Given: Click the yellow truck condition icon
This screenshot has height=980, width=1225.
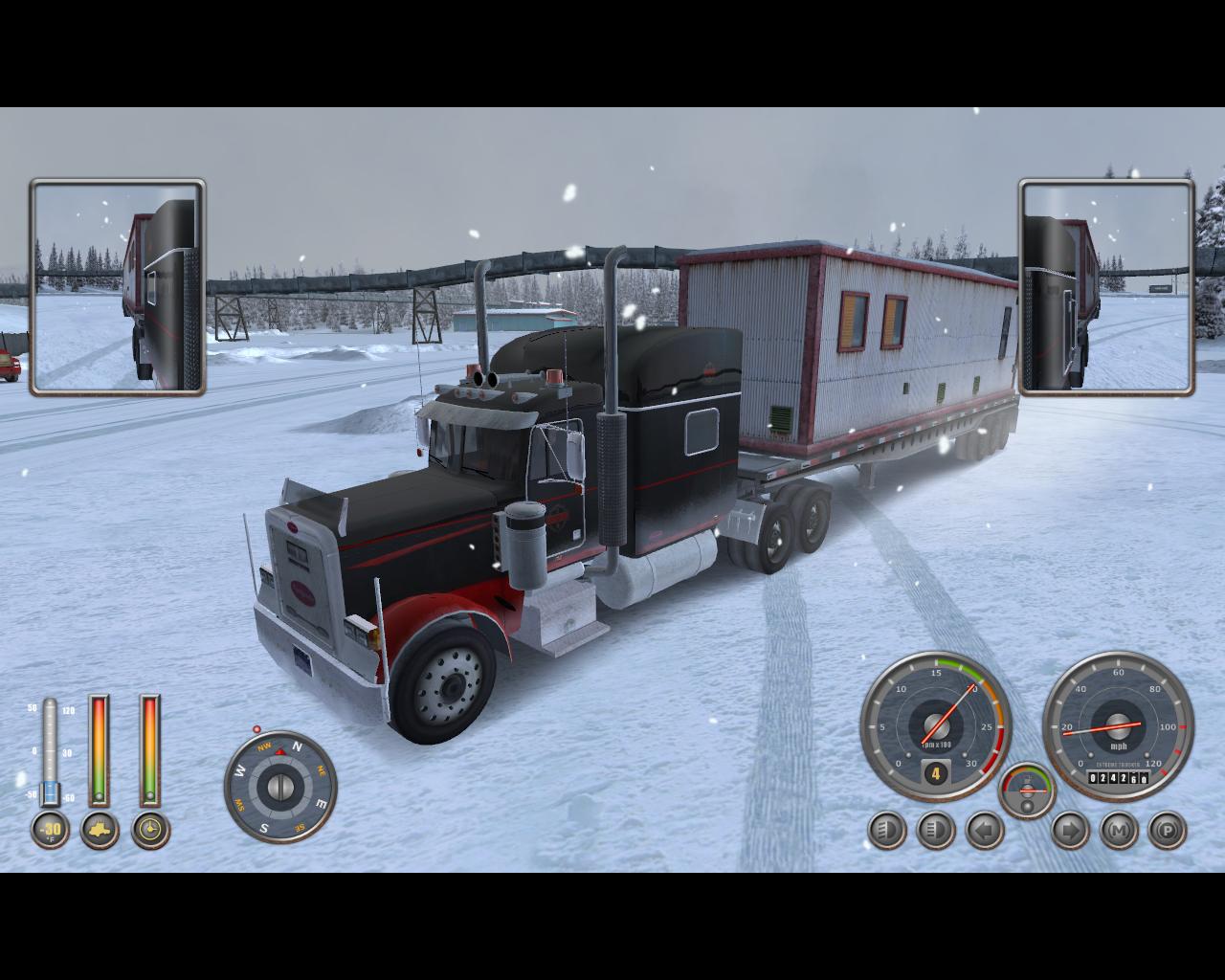Looking at the screenshot, I should pyautogui.click(x=100, y=830).
